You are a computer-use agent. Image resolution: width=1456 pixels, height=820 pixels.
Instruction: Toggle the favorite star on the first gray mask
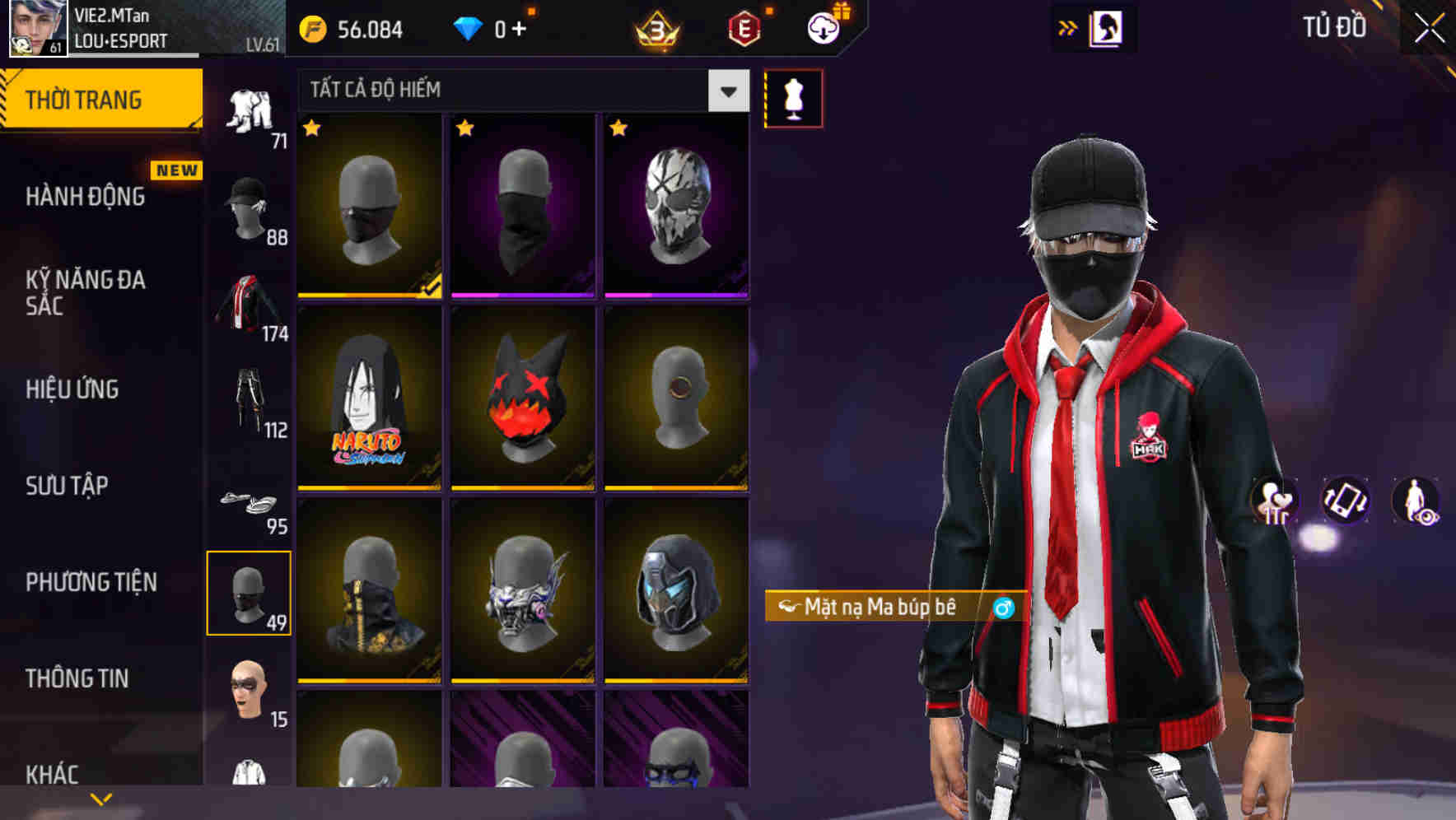click(x=313, y=129)
